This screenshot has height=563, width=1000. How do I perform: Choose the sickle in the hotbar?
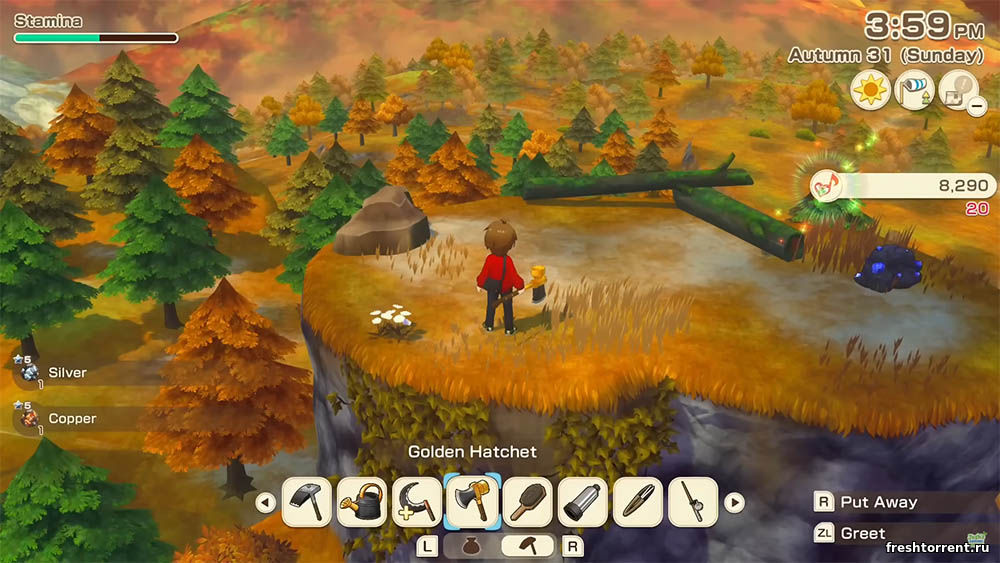(x=417, y=502)
